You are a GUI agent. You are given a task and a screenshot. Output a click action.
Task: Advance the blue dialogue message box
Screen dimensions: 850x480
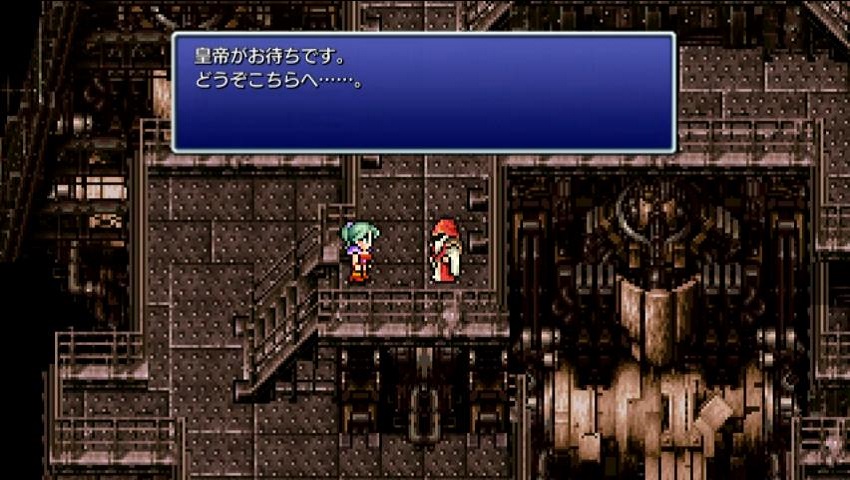click(423, 92)
